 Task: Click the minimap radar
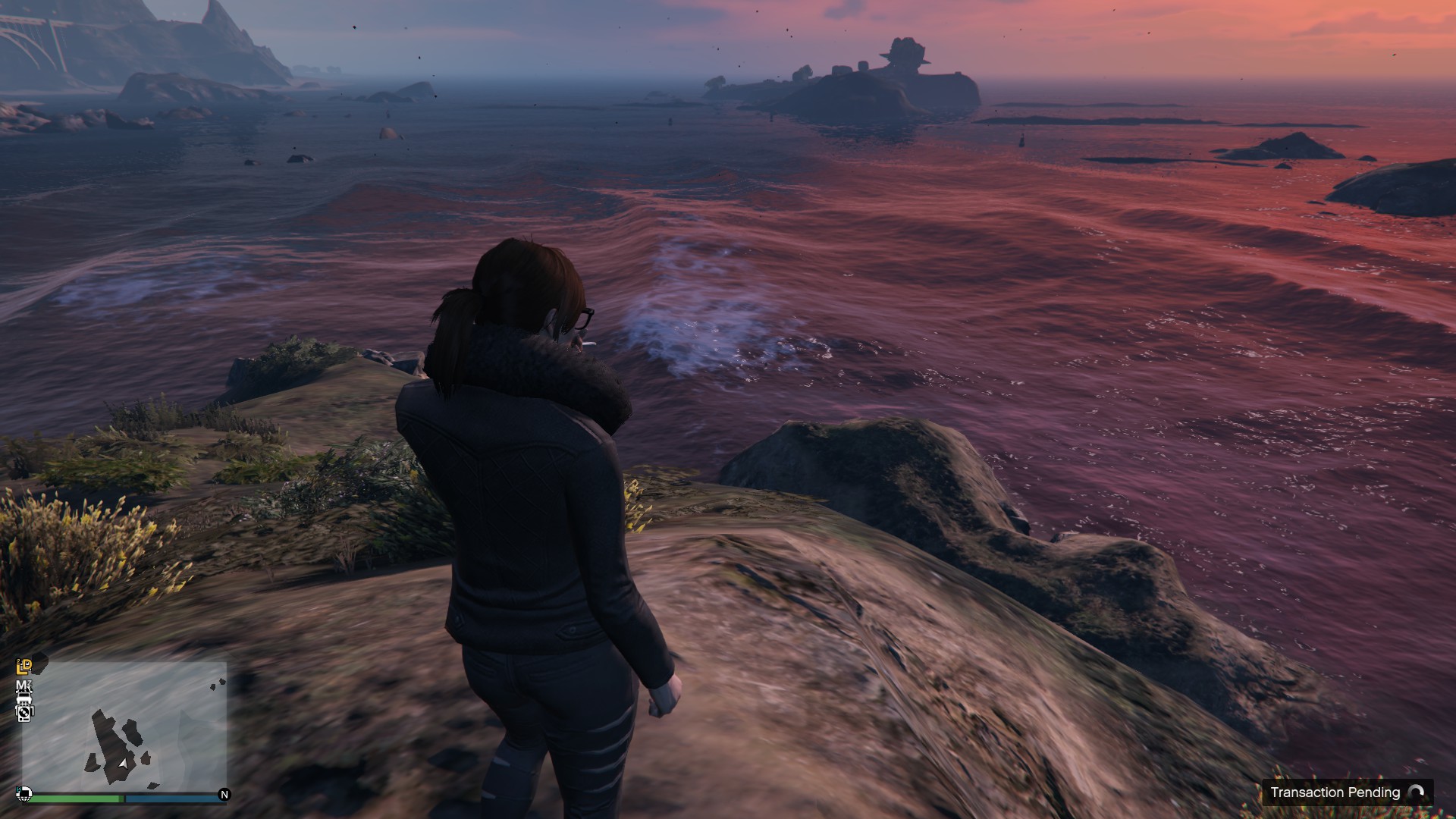pos(125,726)
